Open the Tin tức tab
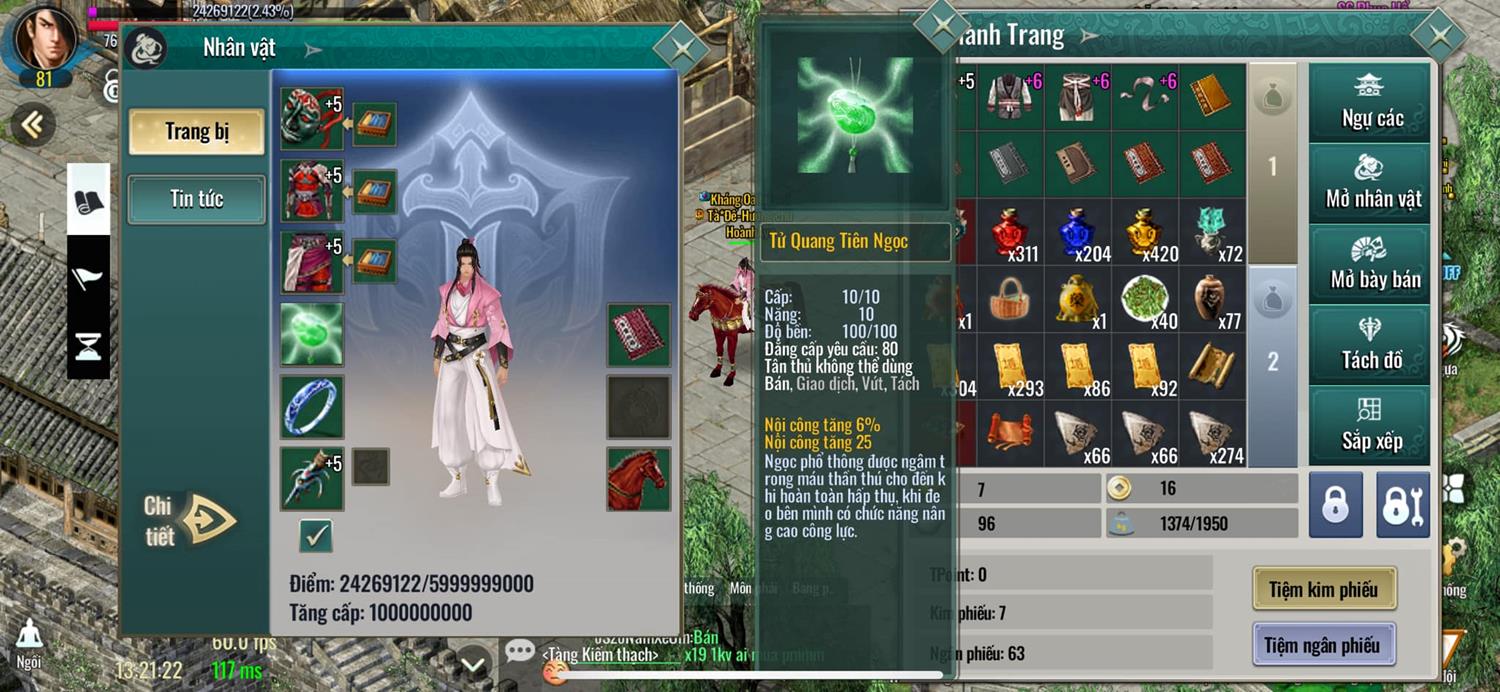Image resolution: width=1500 pixels, height=692 pixels. (x=196, y=199)
